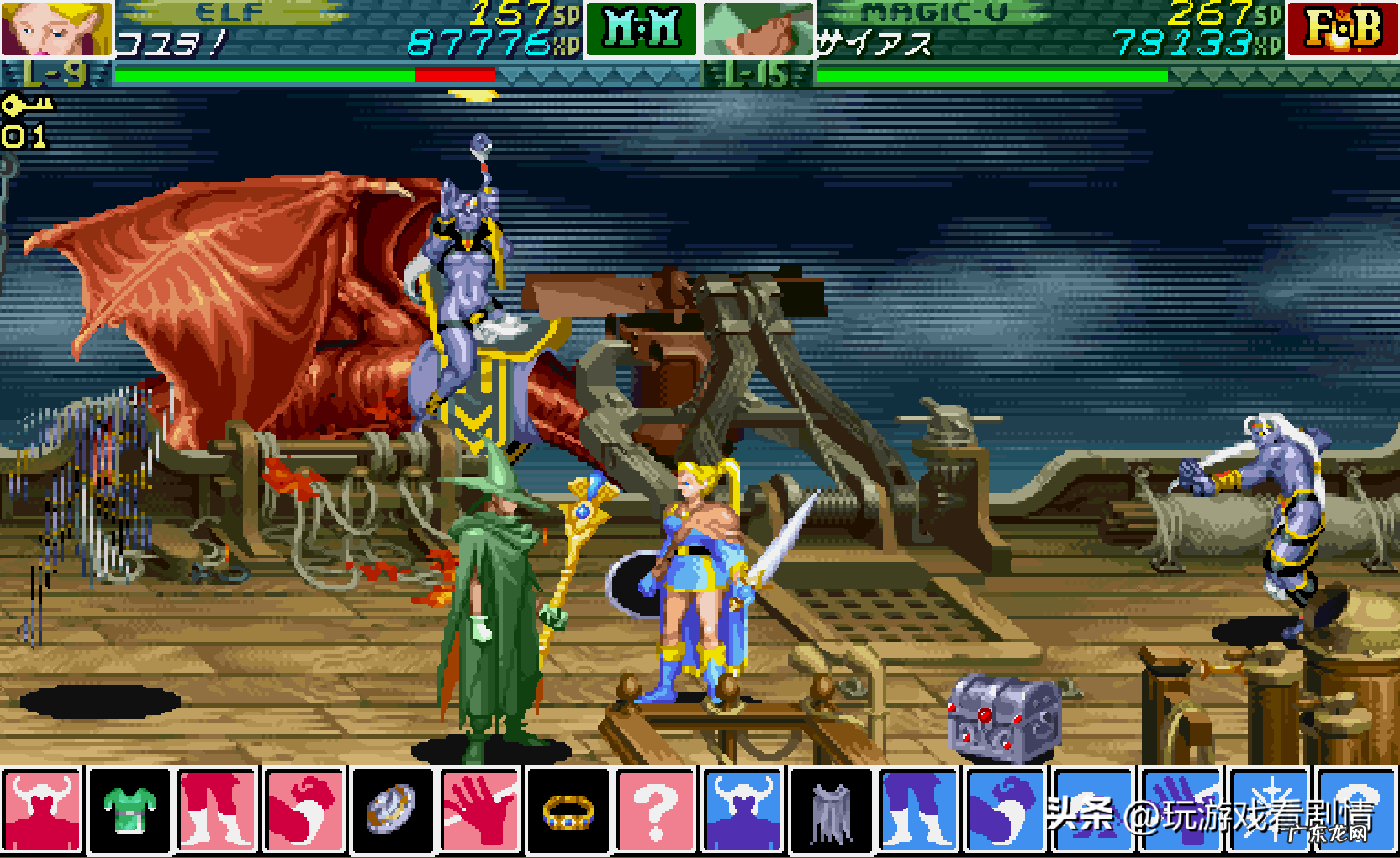
Task: Select the blue gauntlet arm slot
Action: [x=1006, y=810]
